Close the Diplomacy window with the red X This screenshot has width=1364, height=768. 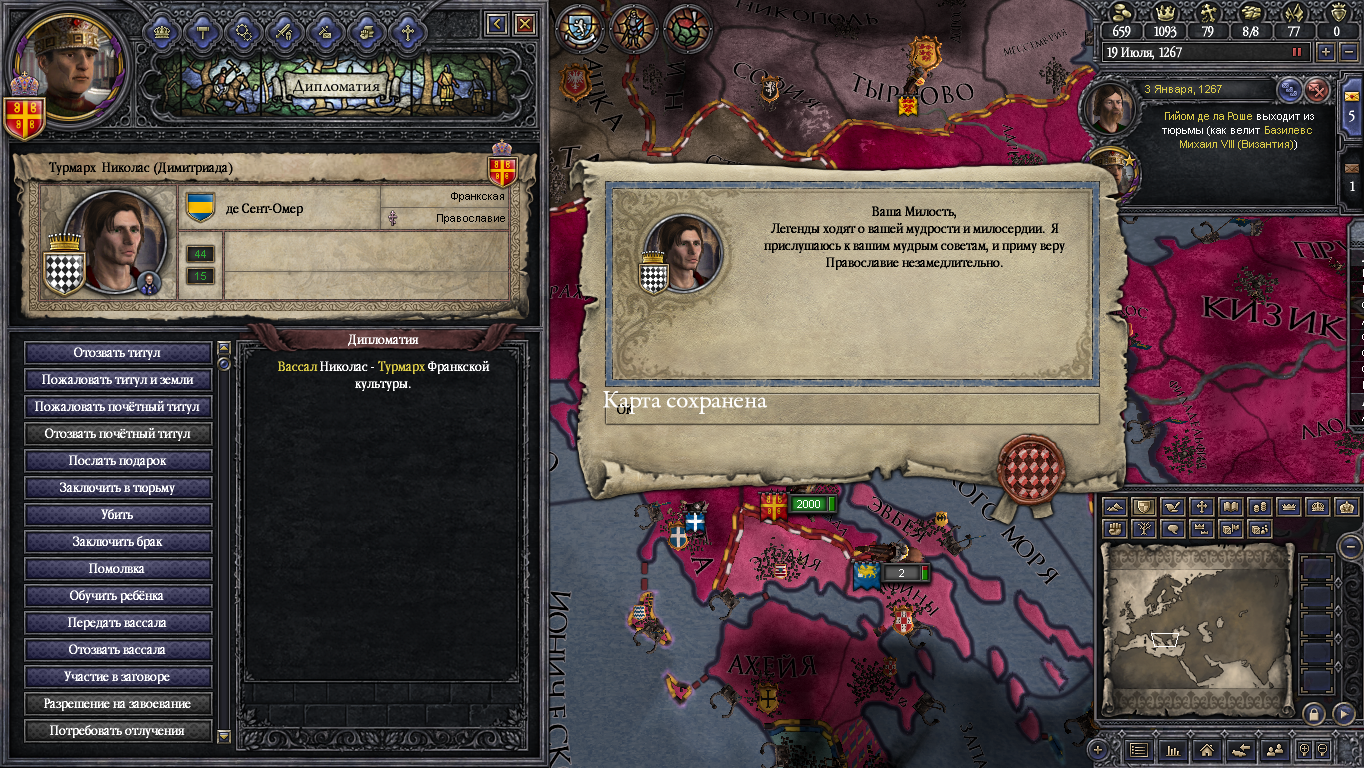(524, 24)
